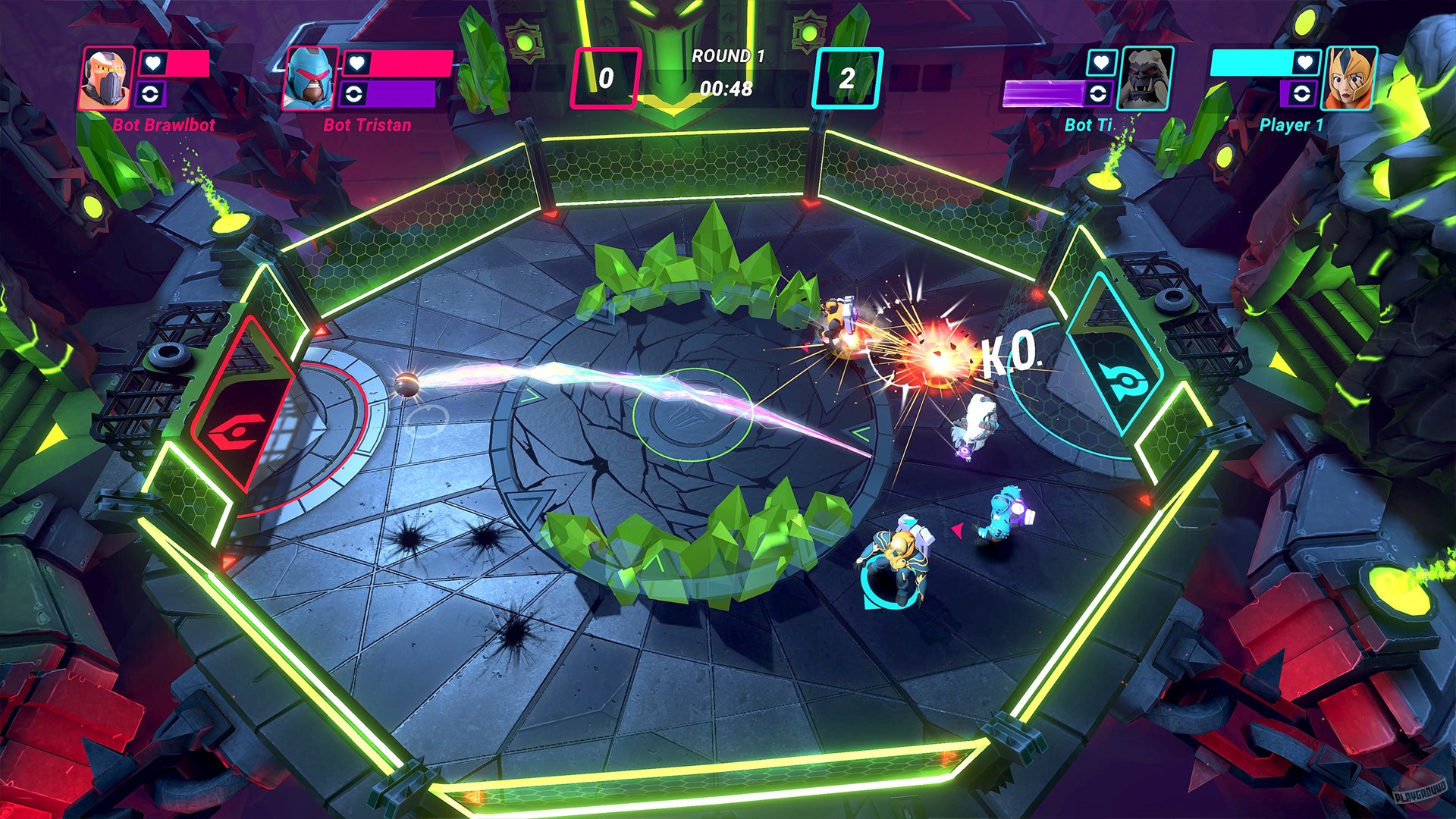The image size is (1456, 819).
Task: Toggle Bot Ti's ability ring icon
Action: (x=1099, y=95)
